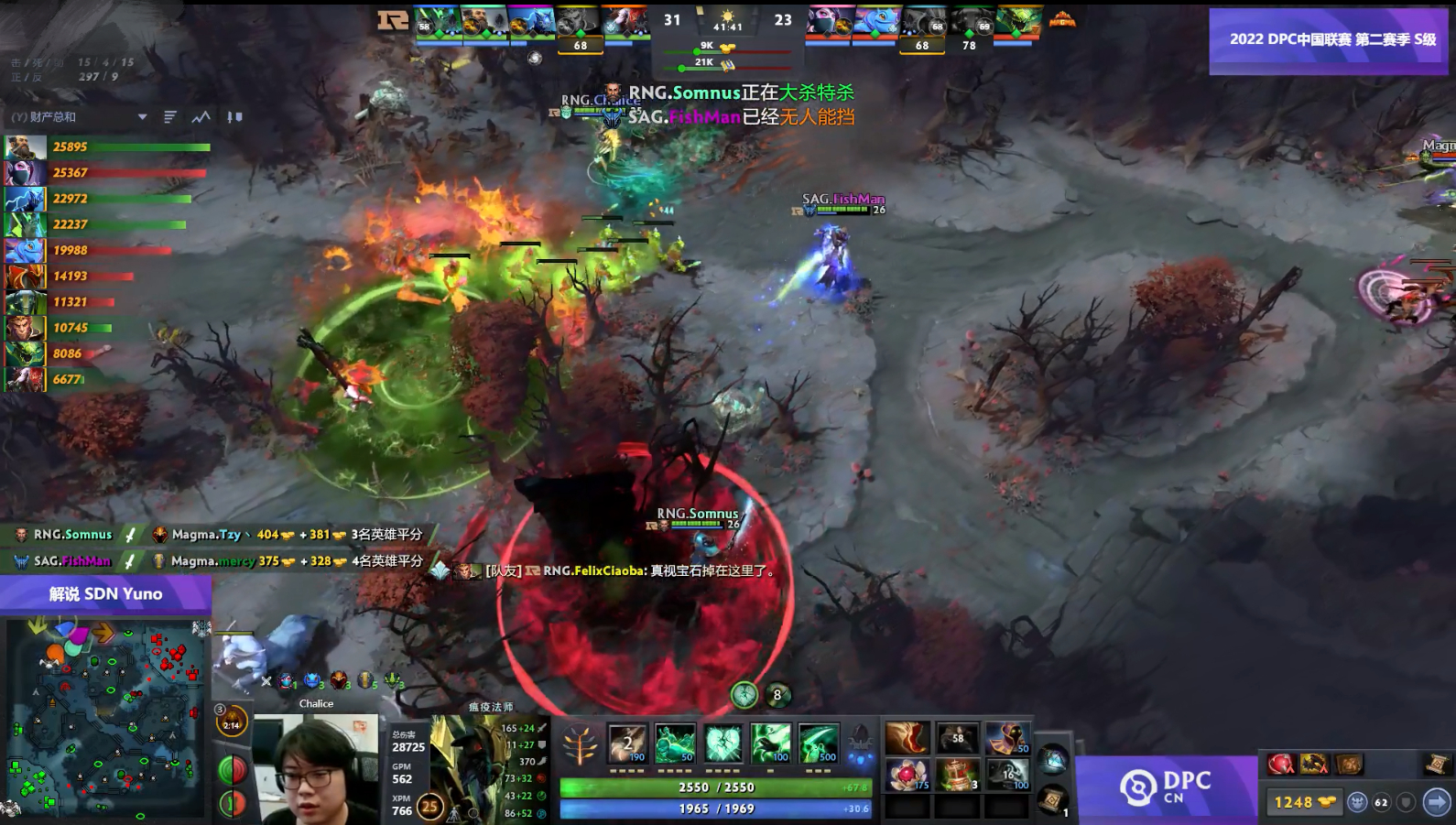The height and width of the screenshot is (825, 1456).
Task: Select the line graph icon in stats header
Action: coord(200,118)
